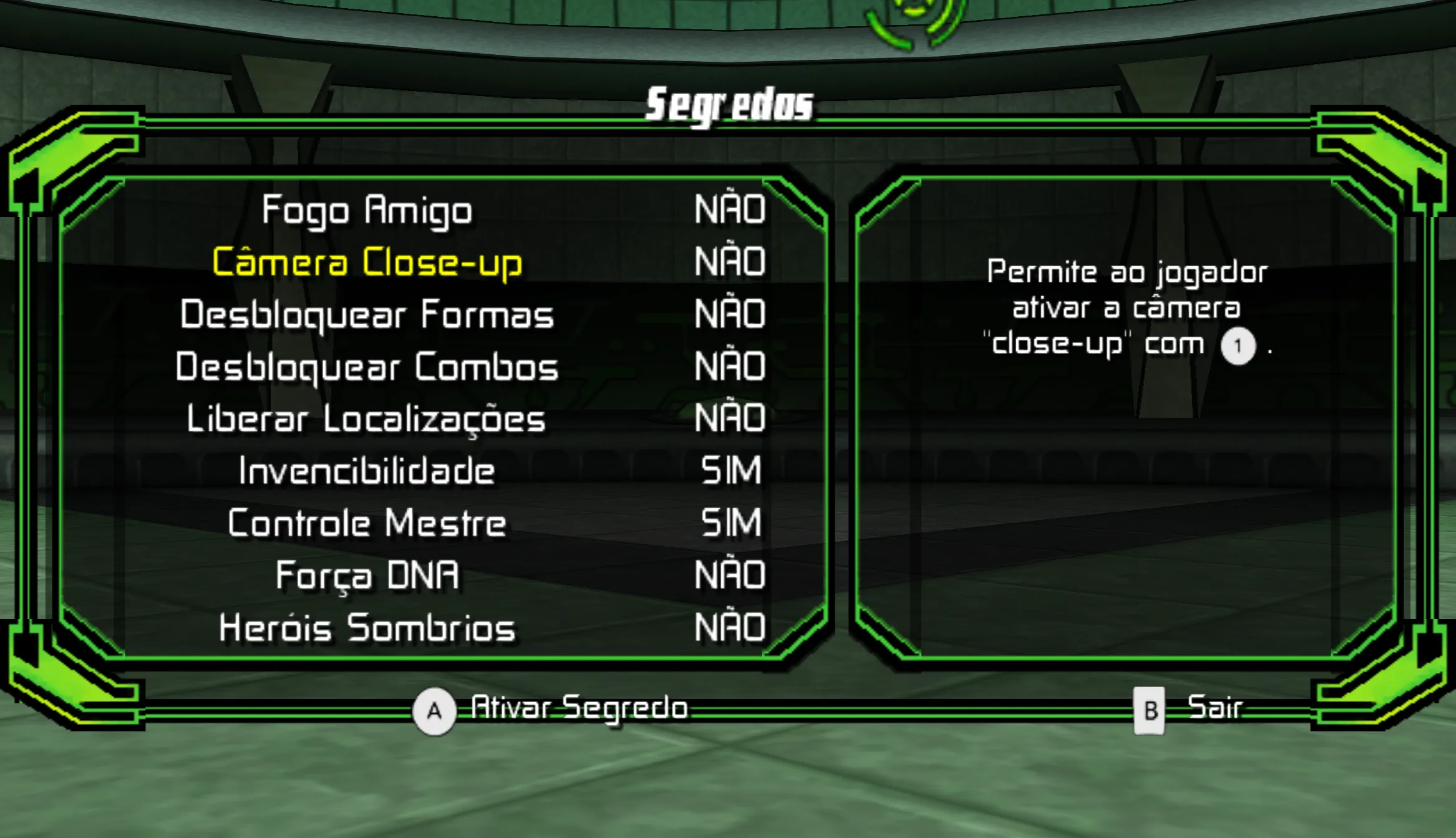Select the Fogo Amigo secret
The image size is (1456, 838).
[x=367, y=210]
